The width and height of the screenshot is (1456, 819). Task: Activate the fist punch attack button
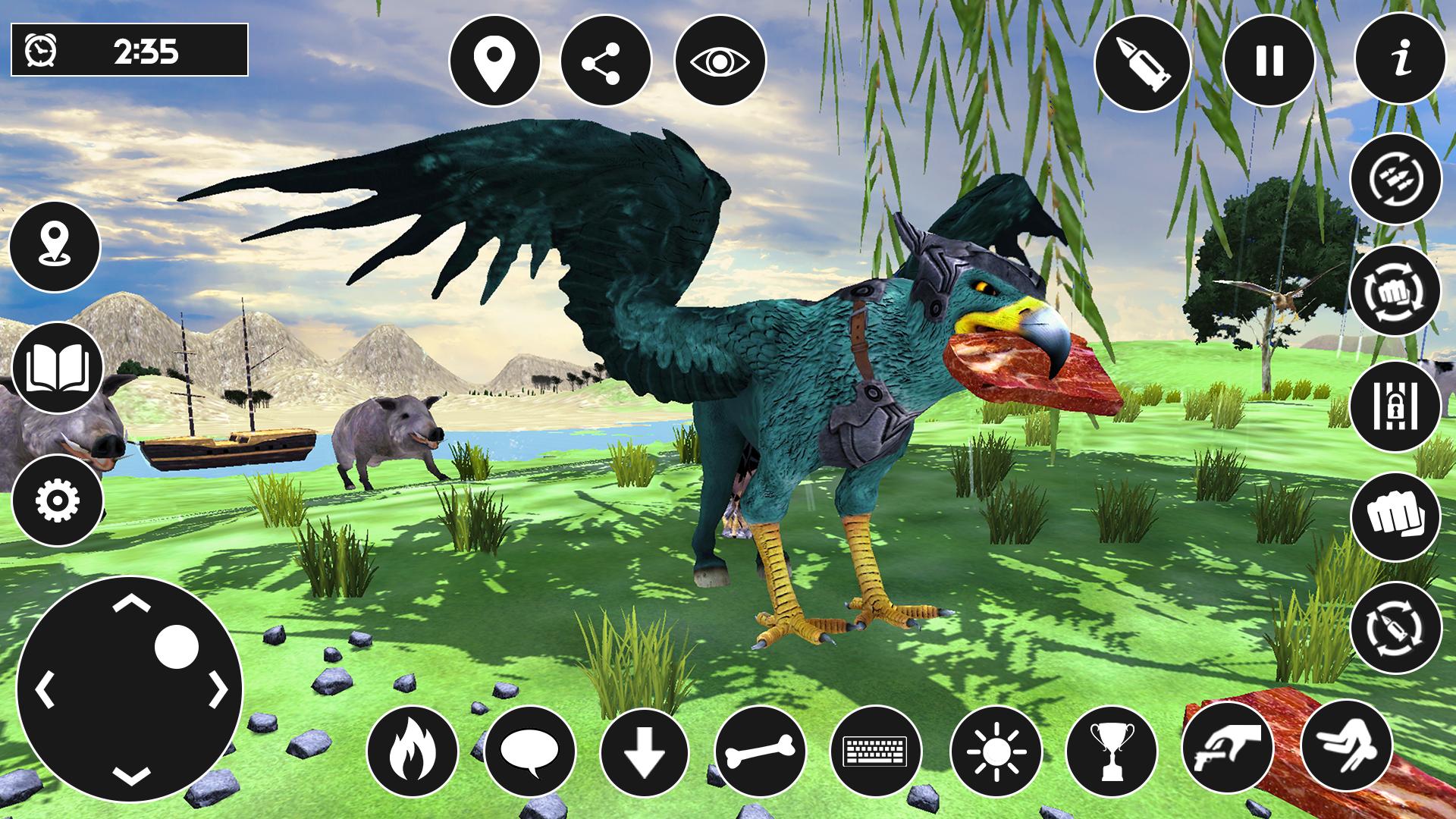click(x=1395, y=517)
